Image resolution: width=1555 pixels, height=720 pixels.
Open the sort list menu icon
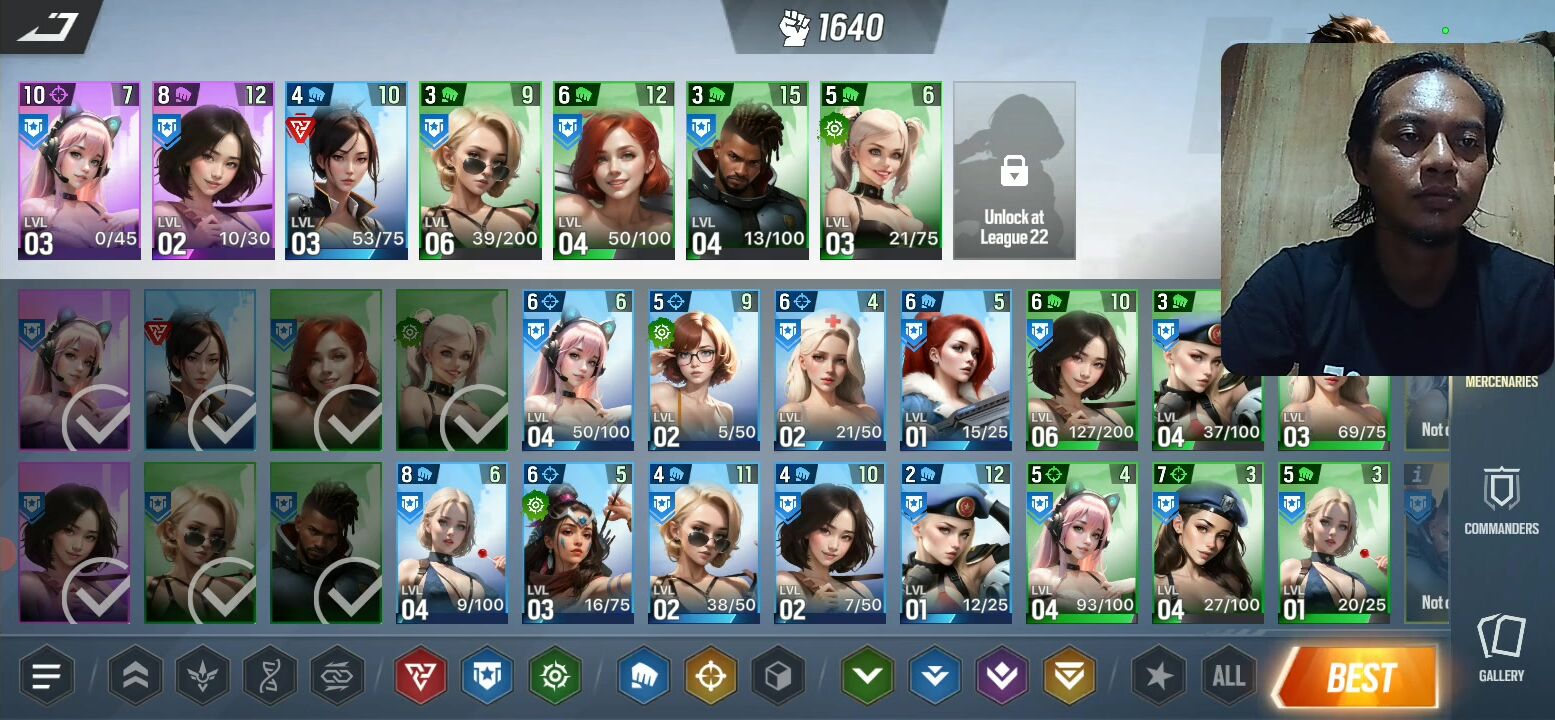[x=47, y=677]
